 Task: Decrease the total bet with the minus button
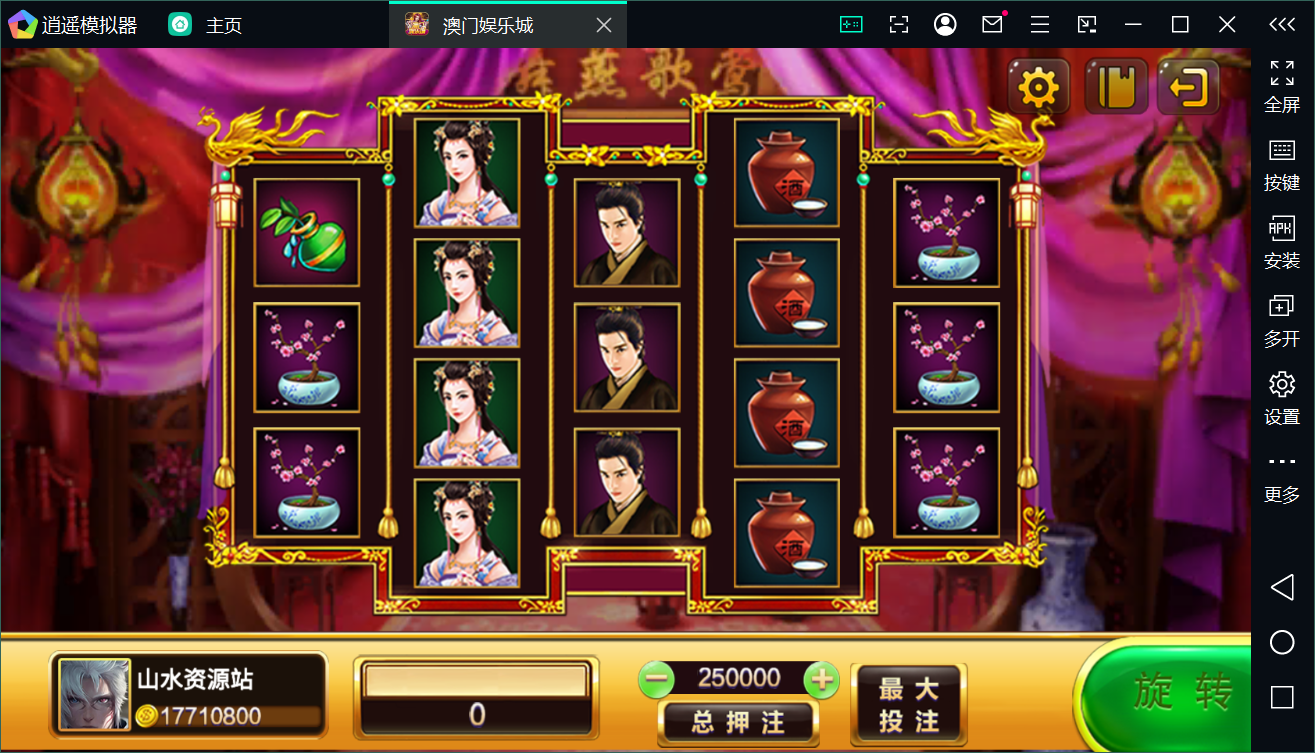657,680
